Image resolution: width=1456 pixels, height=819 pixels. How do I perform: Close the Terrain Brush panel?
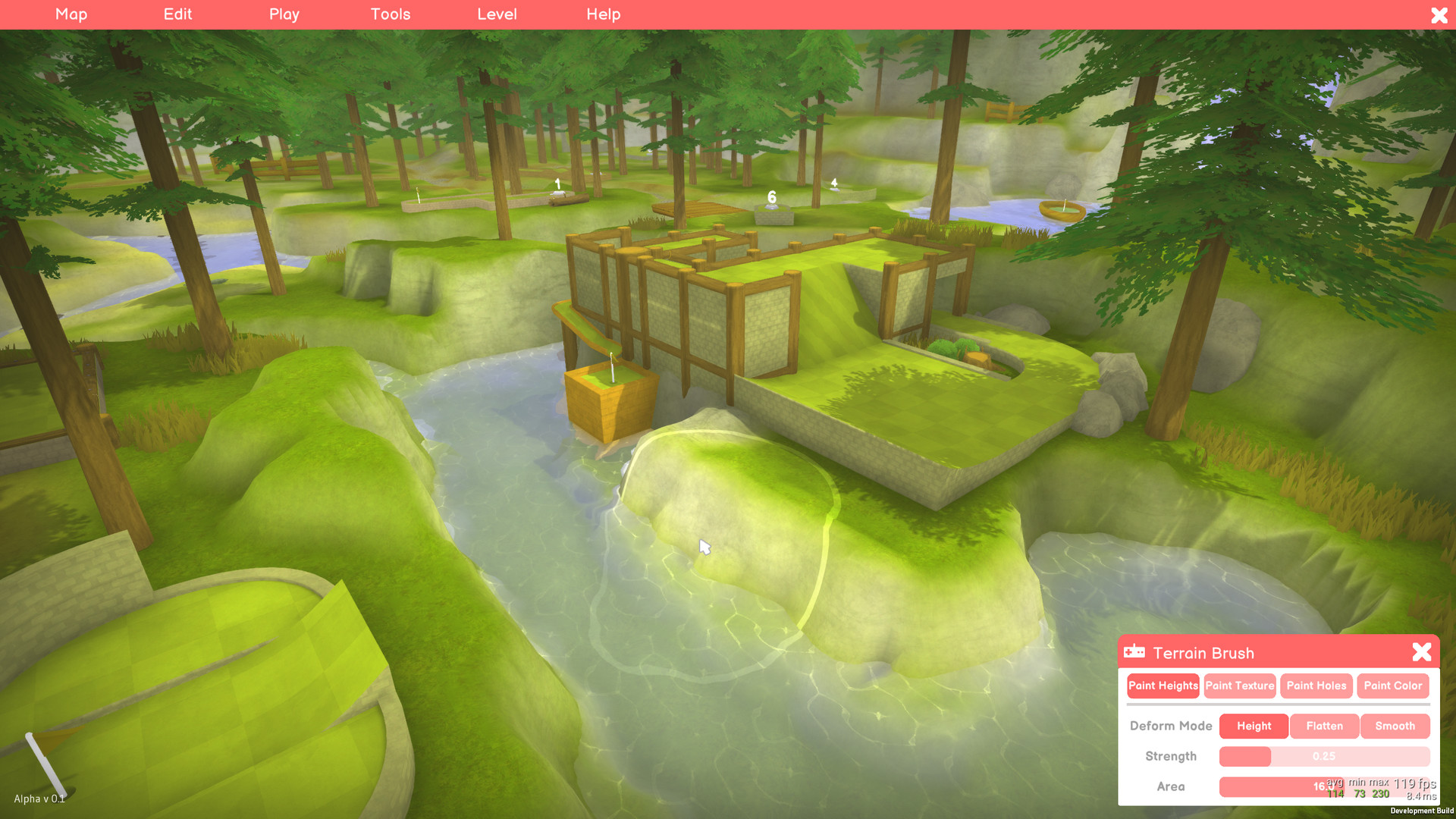(x=1421, y=651)
